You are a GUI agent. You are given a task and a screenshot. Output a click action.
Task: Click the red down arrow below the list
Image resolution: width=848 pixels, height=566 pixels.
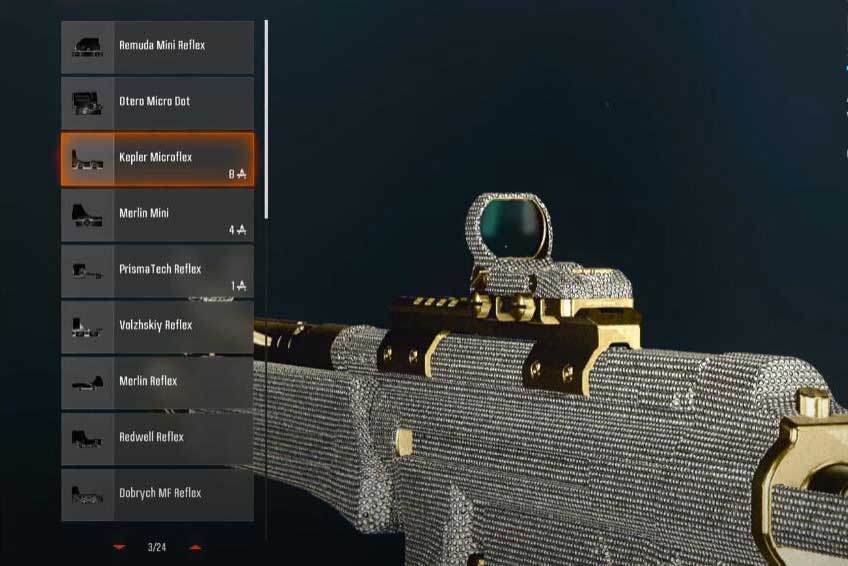(120, 547)
